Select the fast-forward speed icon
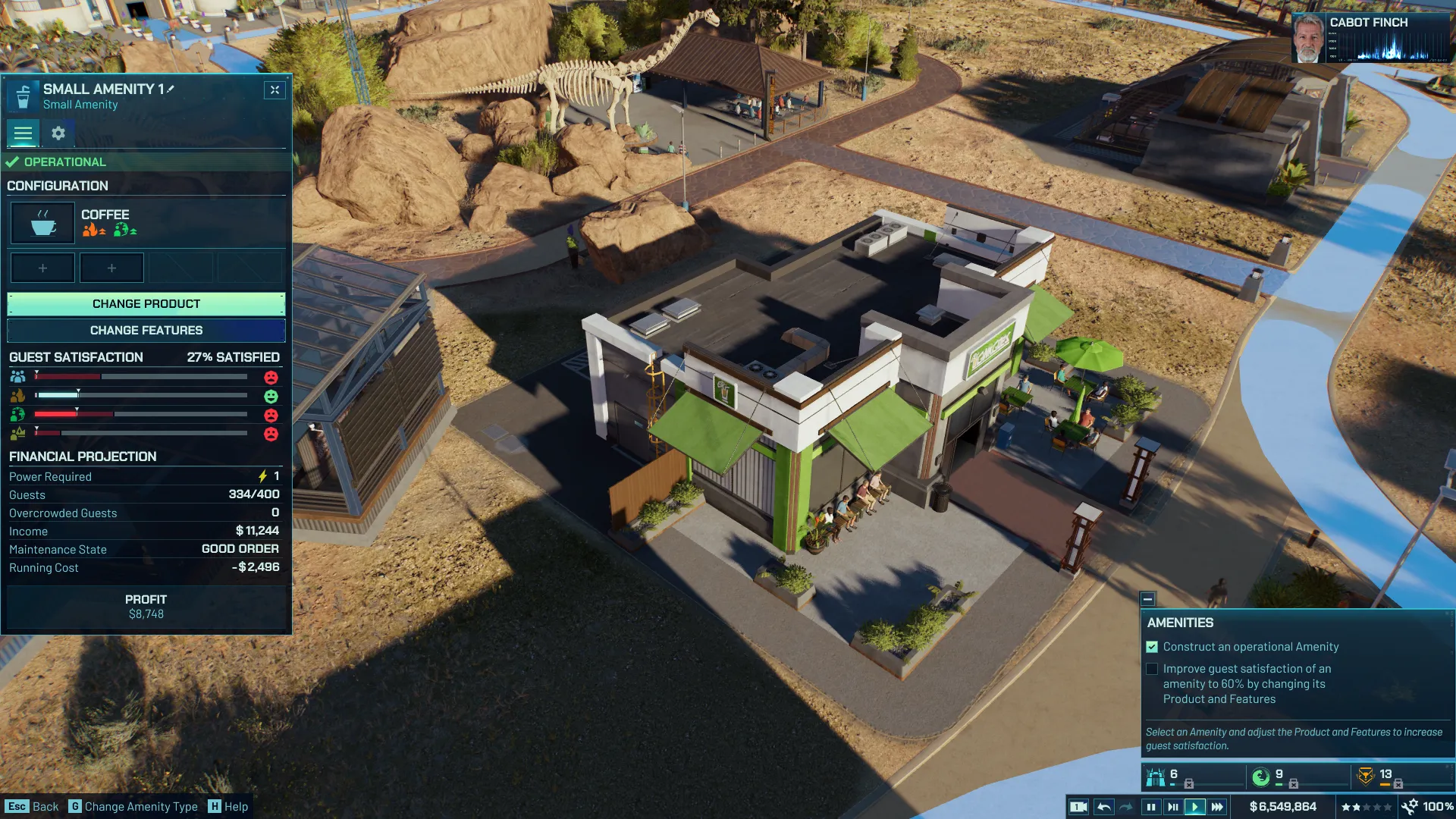The height and width of the screenshot is (819, 1456). 1217,806
